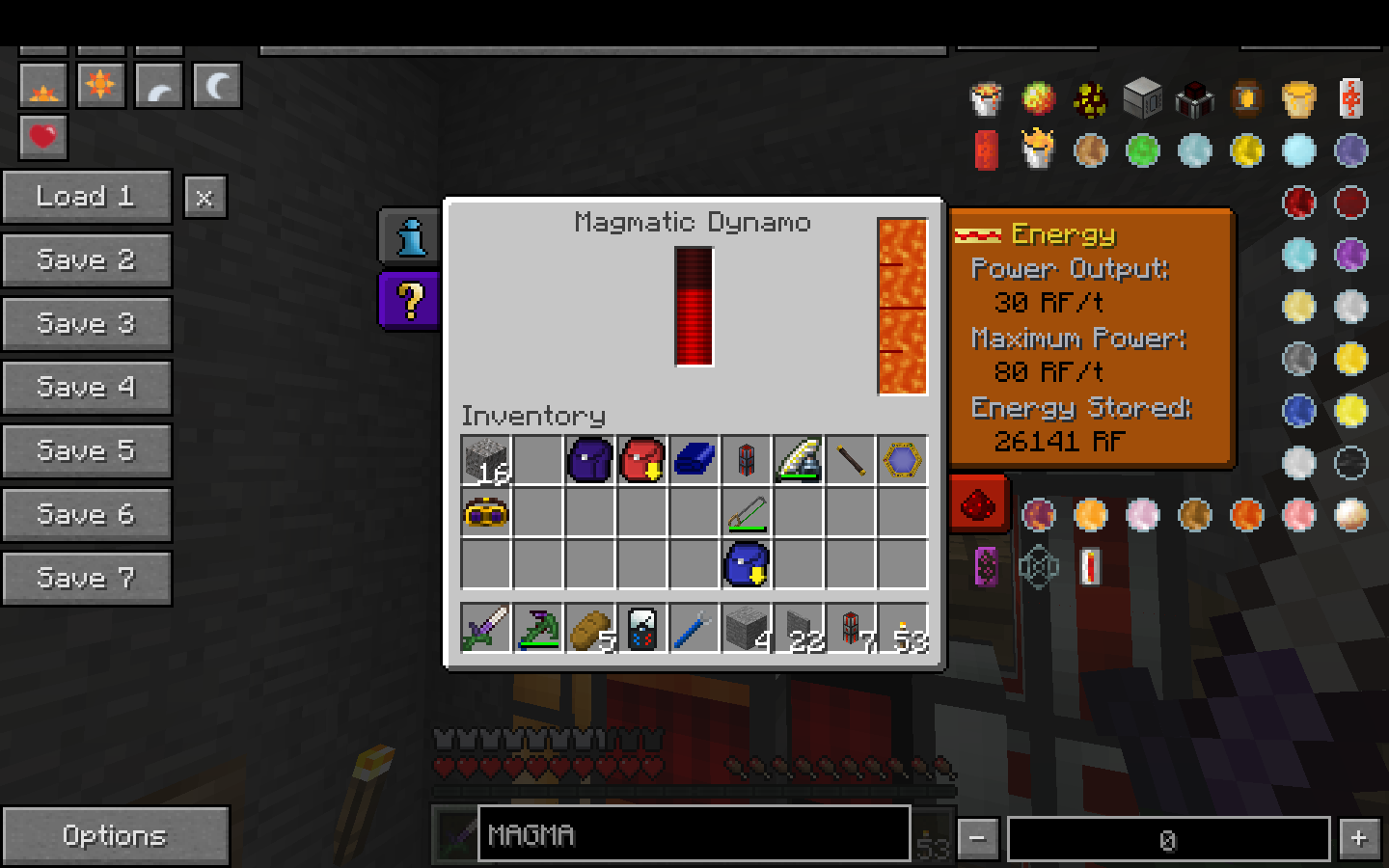Save the game to slot Save 2
Image resolution: width=1389 pixels, height=868 pixels.
86,260
